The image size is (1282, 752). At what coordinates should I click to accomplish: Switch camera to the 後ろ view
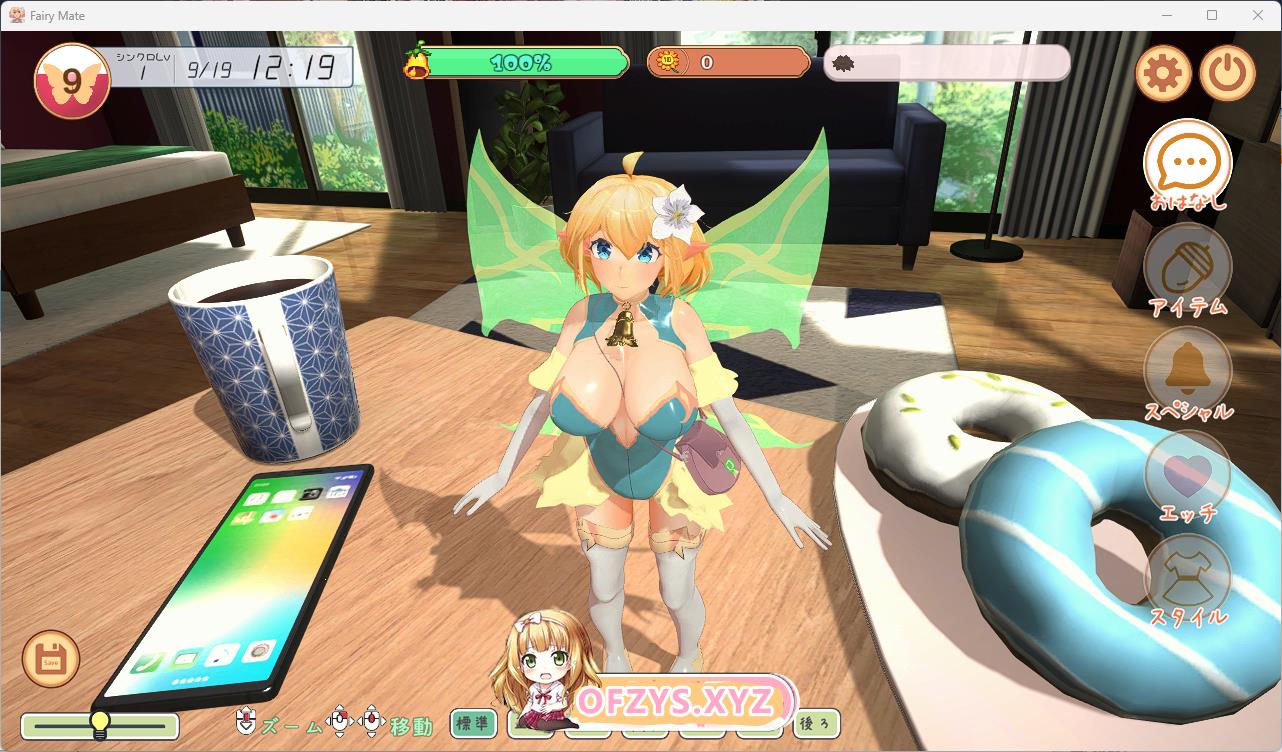[x=815, y=723]
